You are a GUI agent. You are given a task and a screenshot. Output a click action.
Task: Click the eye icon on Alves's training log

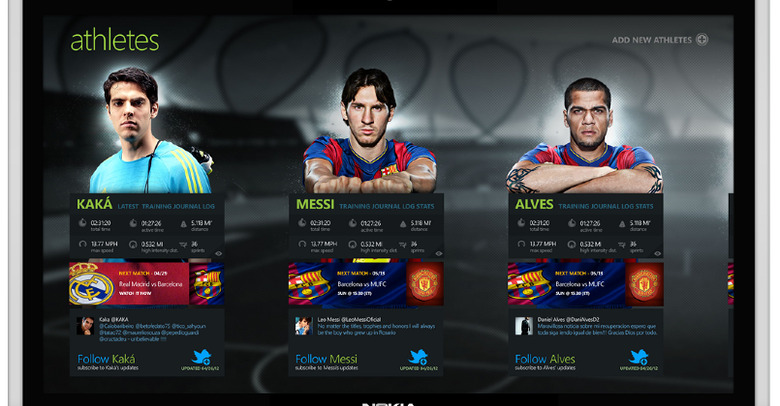(x=657, y=253)
